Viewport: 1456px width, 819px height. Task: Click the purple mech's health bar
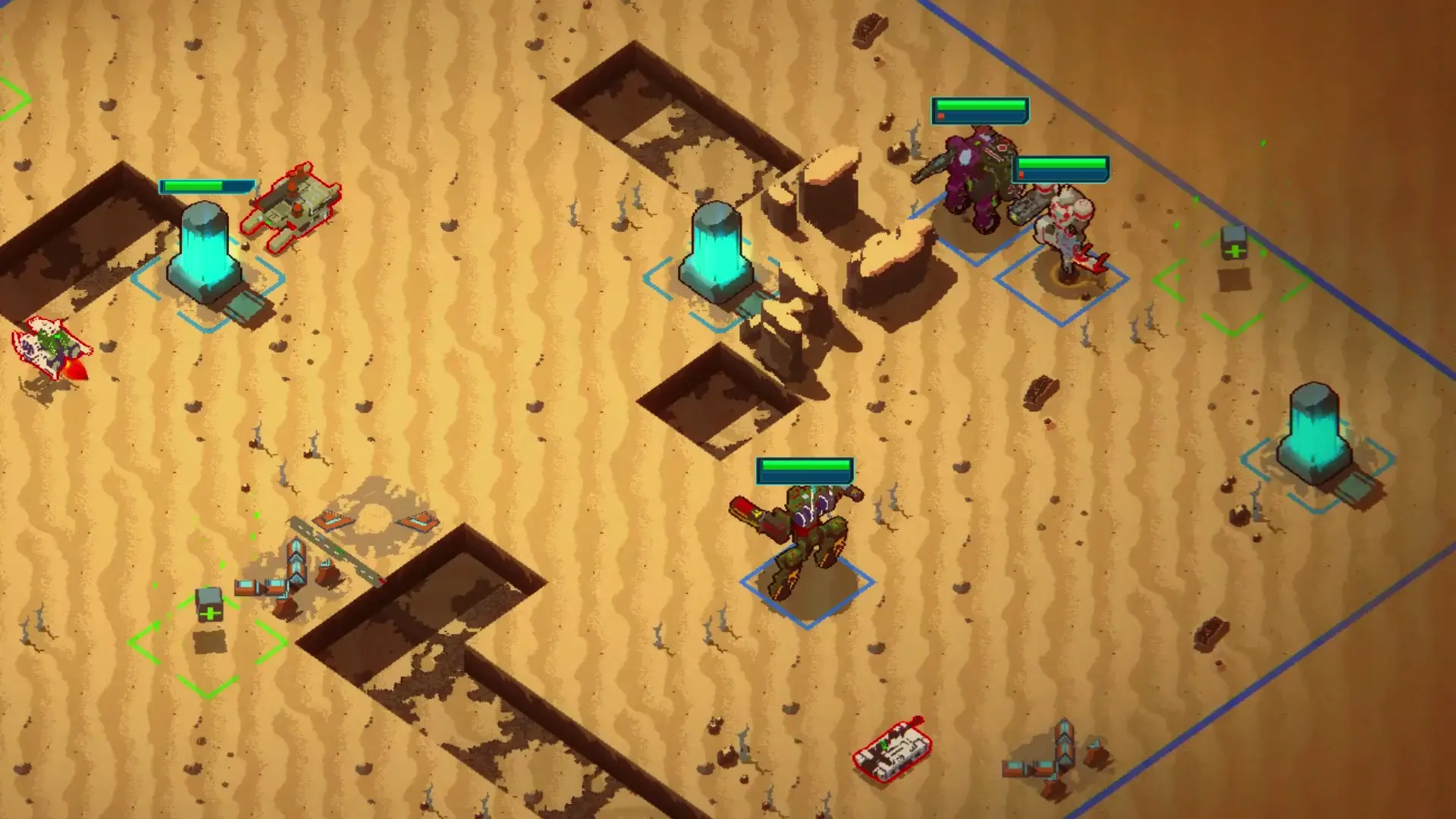pos(980,111)
